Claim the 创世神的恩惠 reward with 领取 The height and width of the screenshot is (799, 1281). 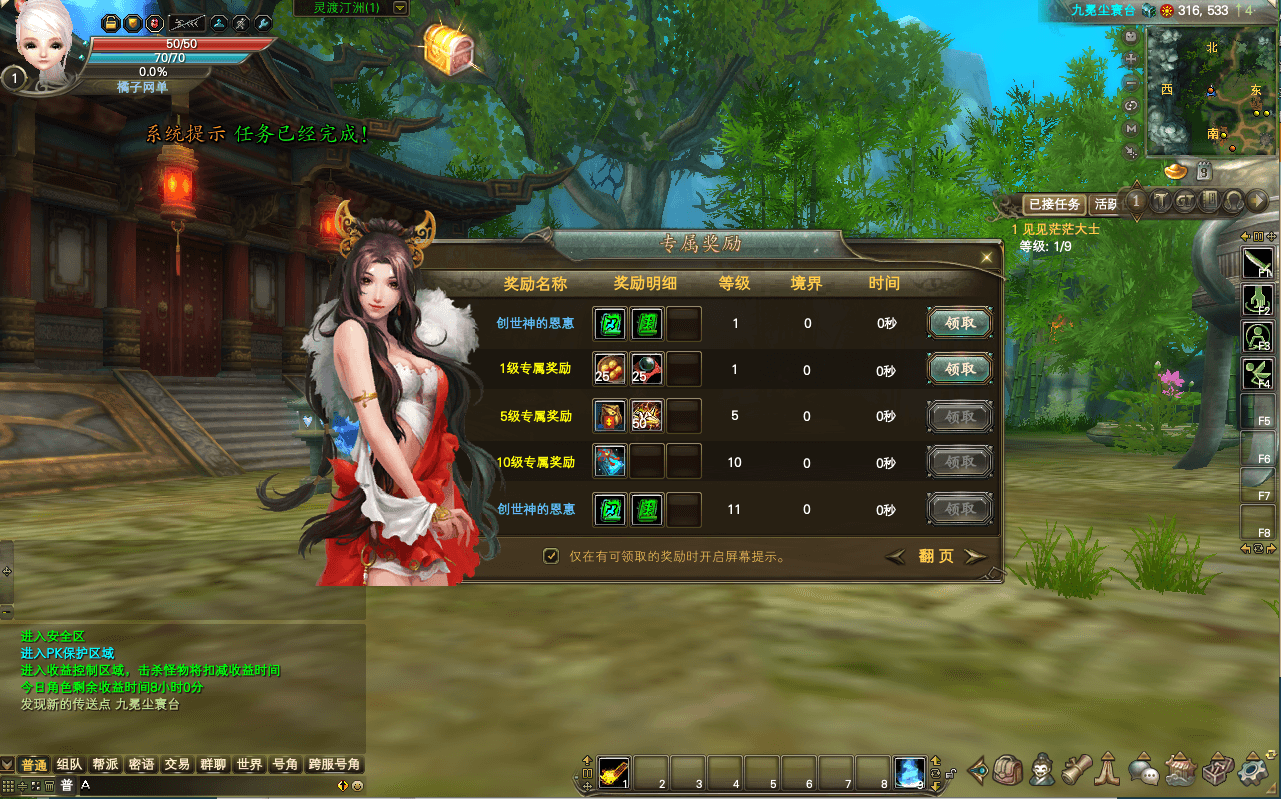pyautogui.click(x=958, y=322)
